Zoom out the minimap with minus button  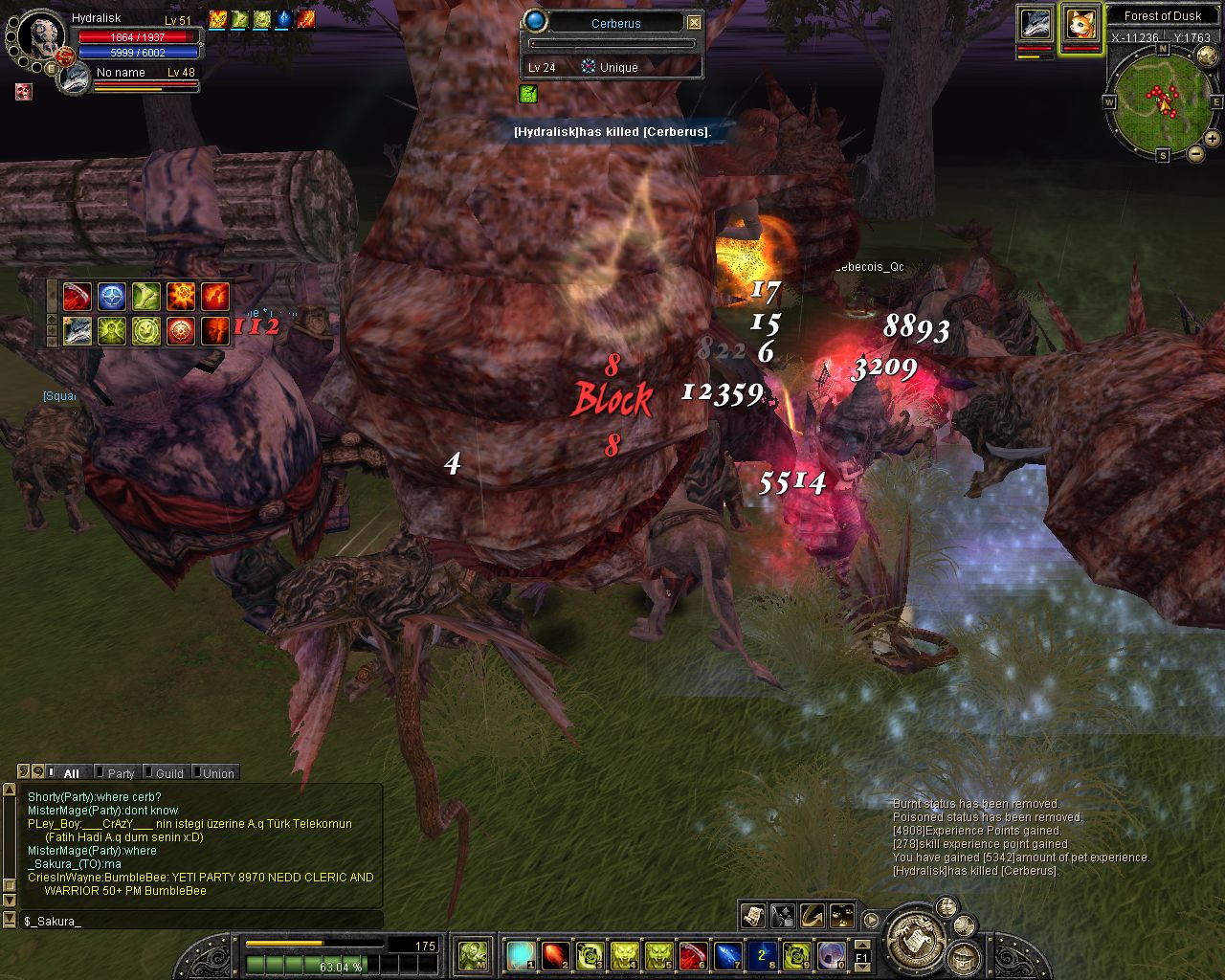(1196, 153)
